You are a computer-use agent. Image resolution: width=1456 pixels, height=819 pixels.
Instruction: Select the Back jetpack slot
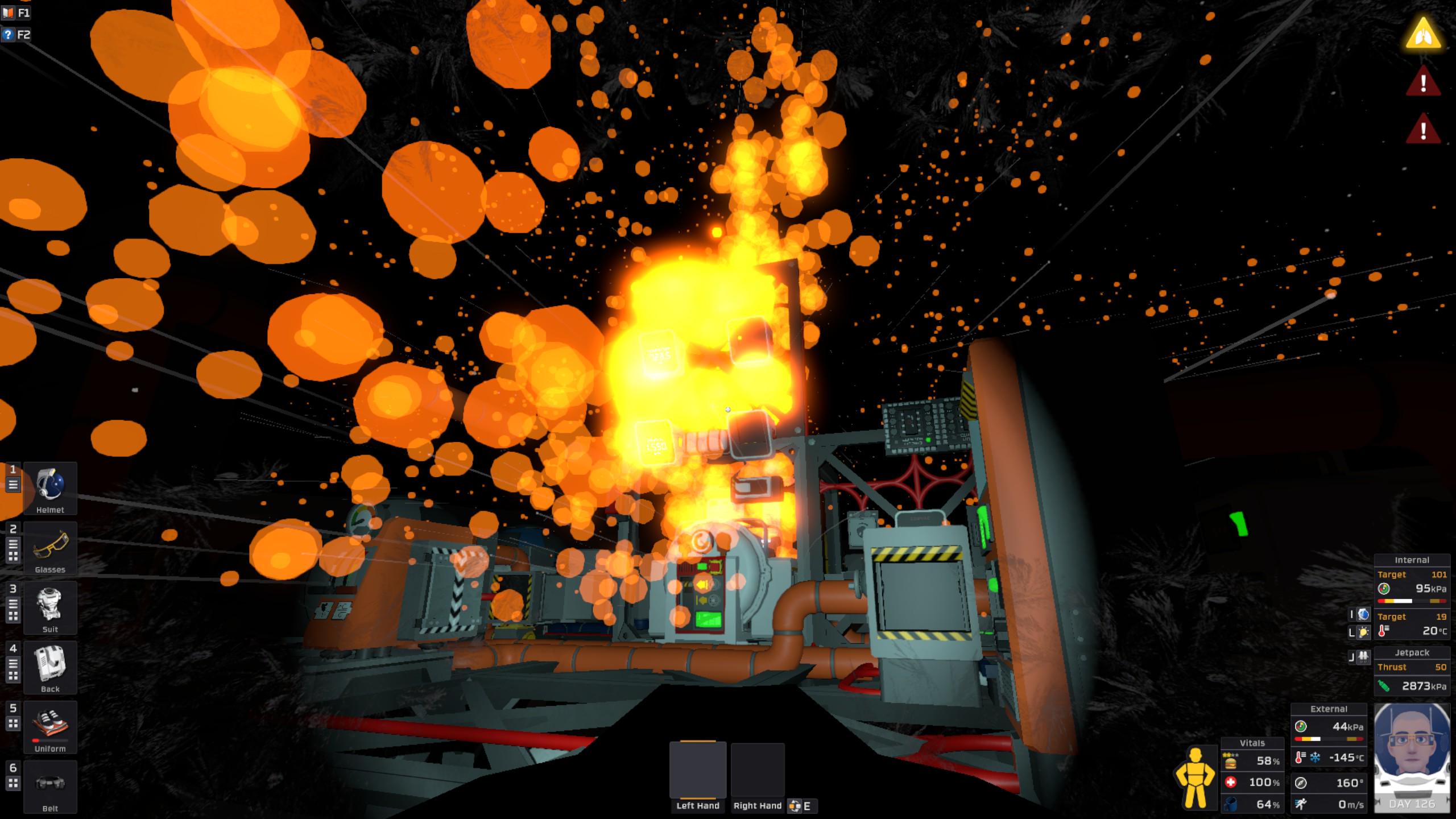pyautogui.click(x=50, y=668)
